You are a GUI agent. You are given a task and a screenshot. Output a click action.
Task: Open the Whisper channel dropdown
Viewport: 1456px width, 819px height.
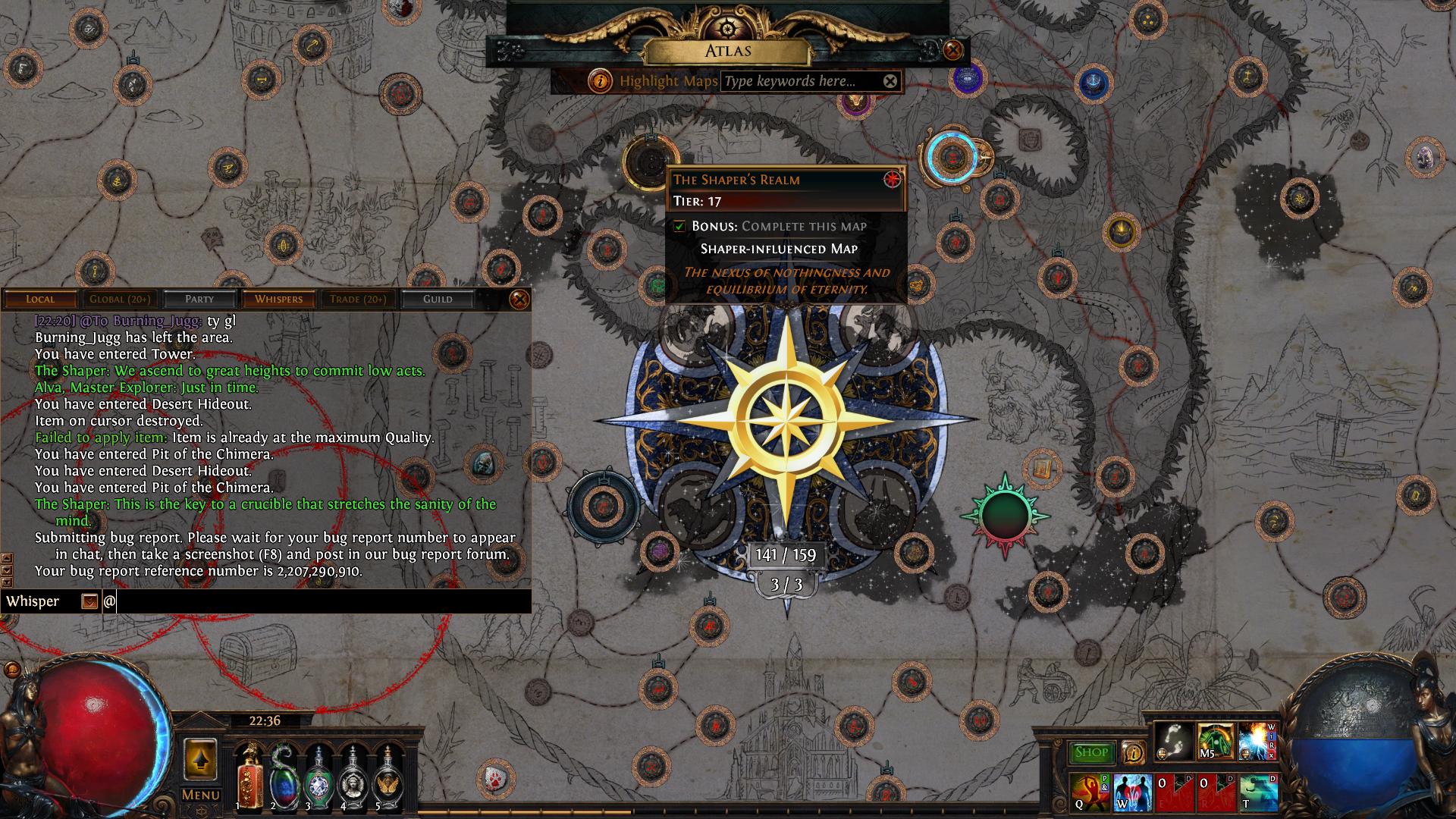89,601
